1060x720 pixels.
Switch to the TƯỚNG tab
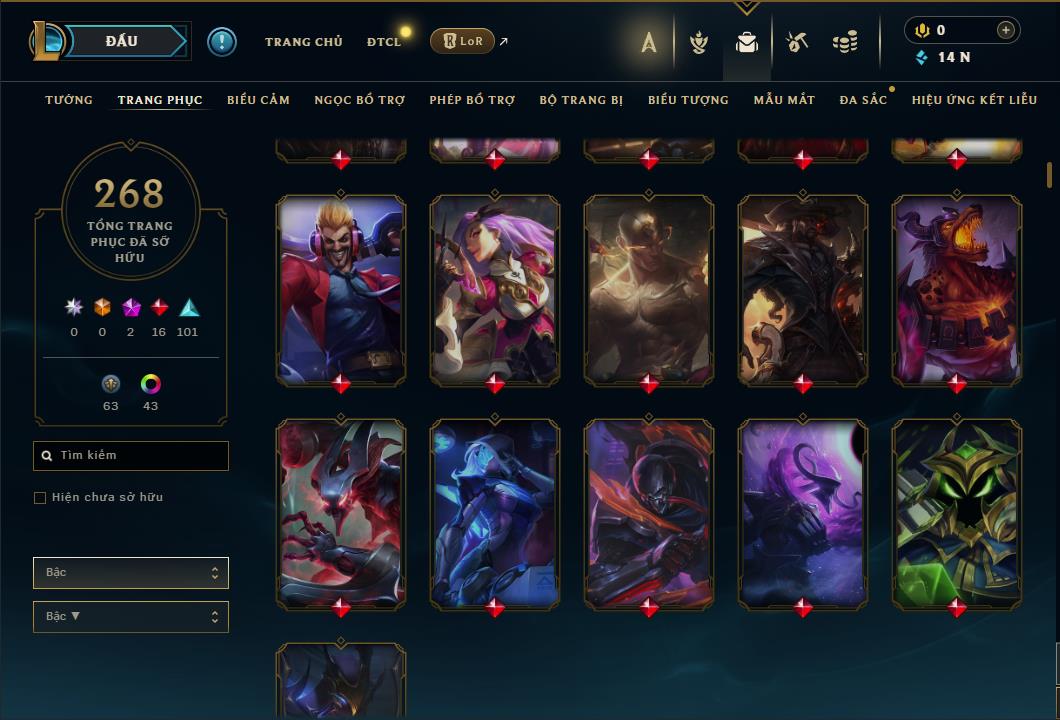(x=69, y=100)
